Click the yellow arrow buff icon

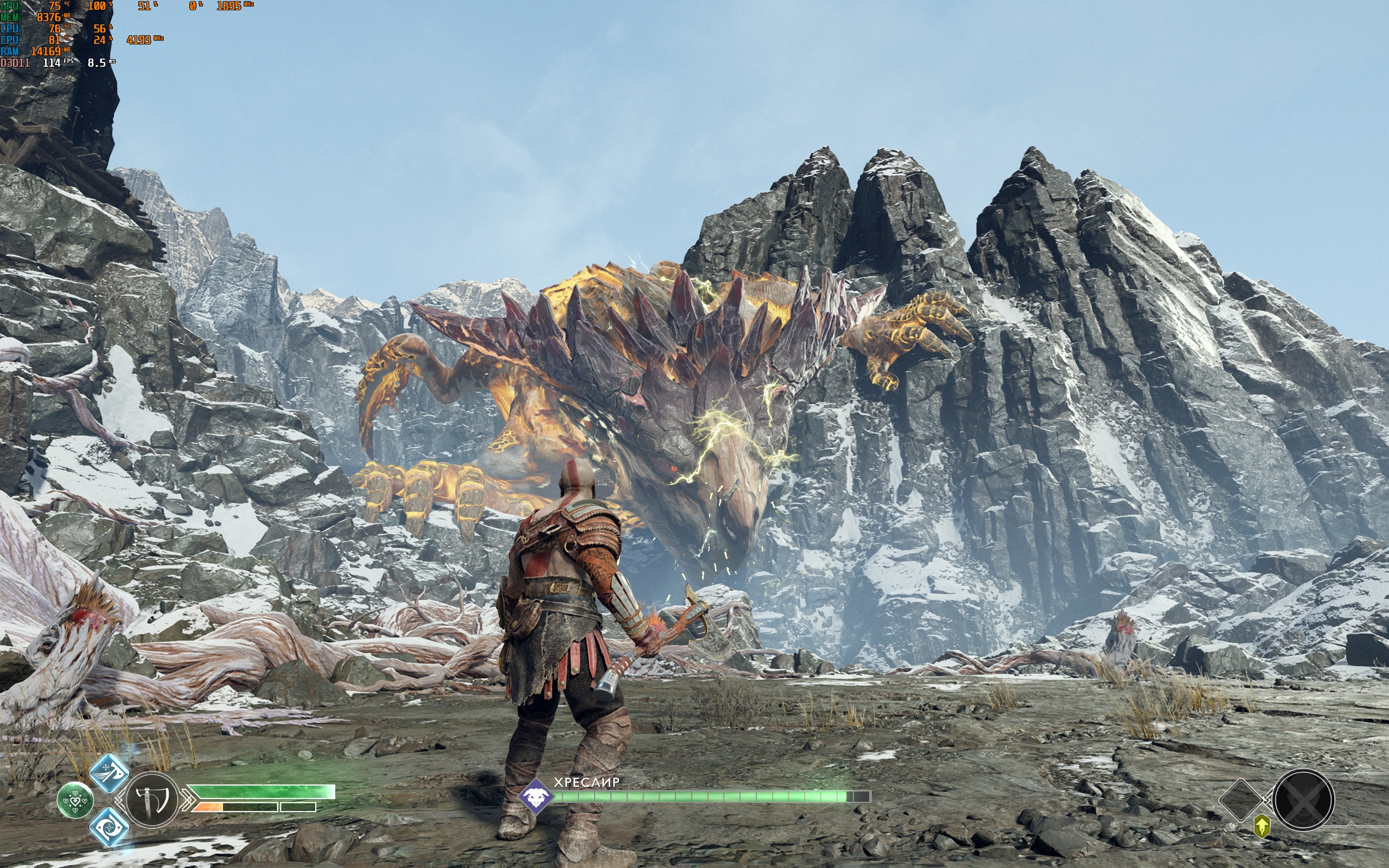click(x=1261, y=827)
